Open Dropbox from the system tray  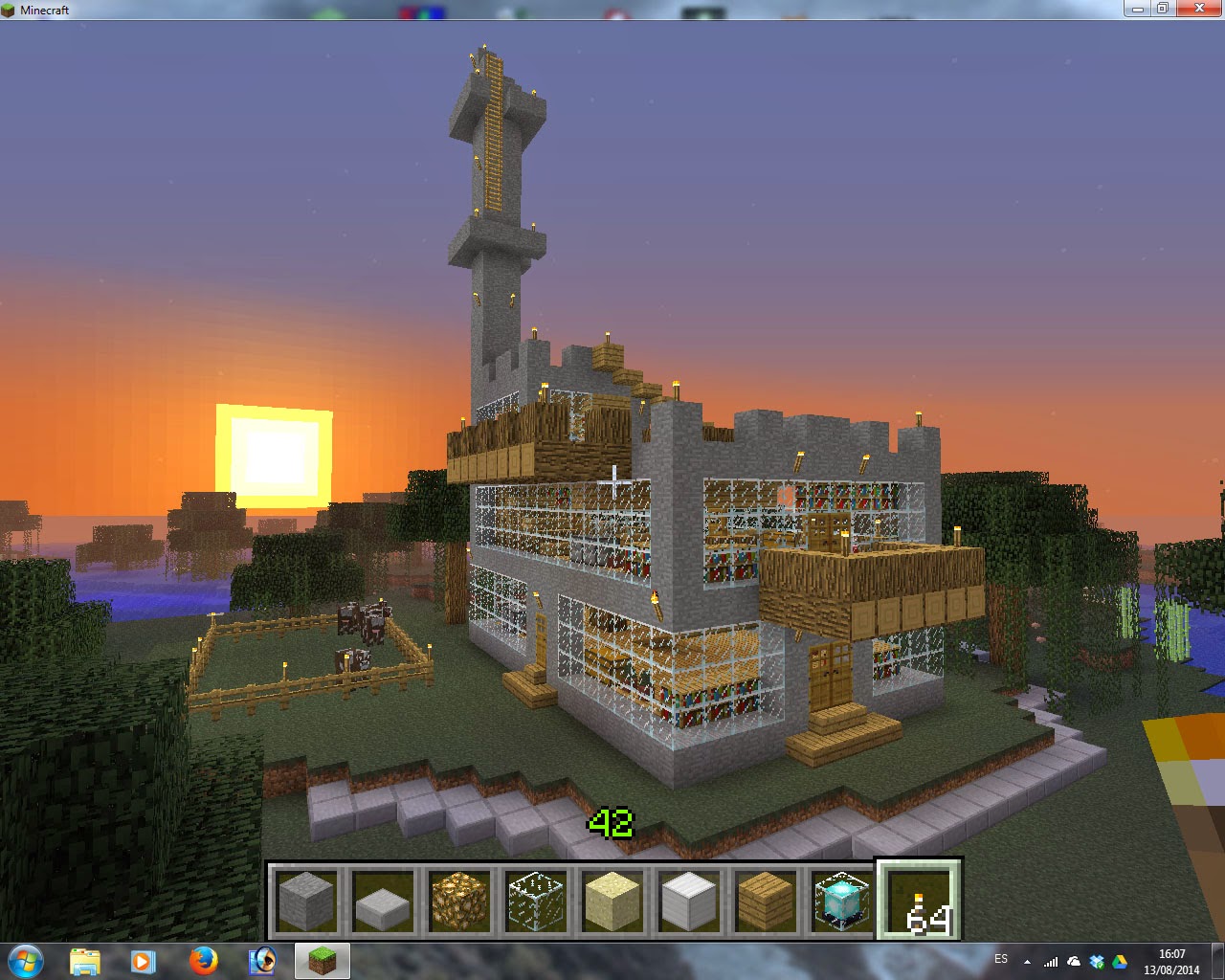click(1097, 960)
